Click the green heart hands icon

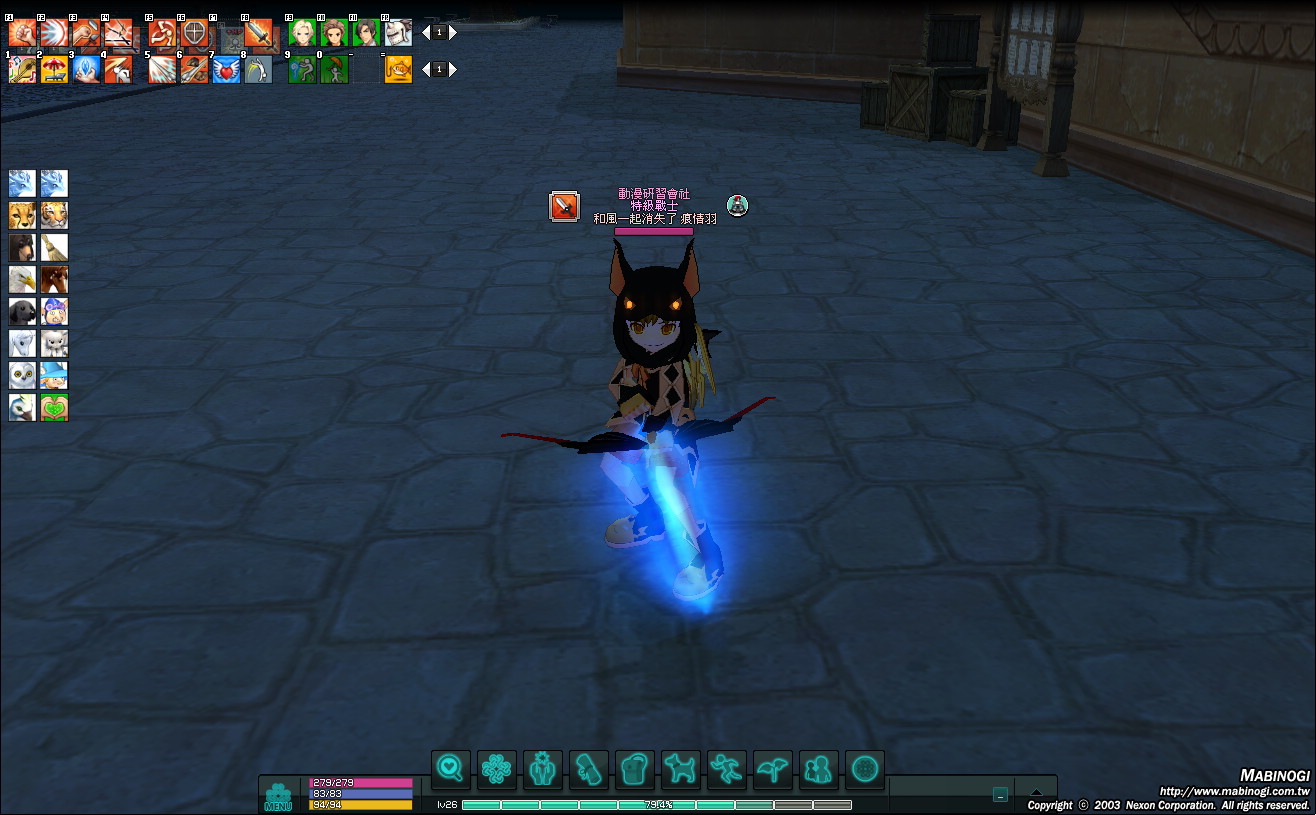pyautogui.click(x=54, y=408)
